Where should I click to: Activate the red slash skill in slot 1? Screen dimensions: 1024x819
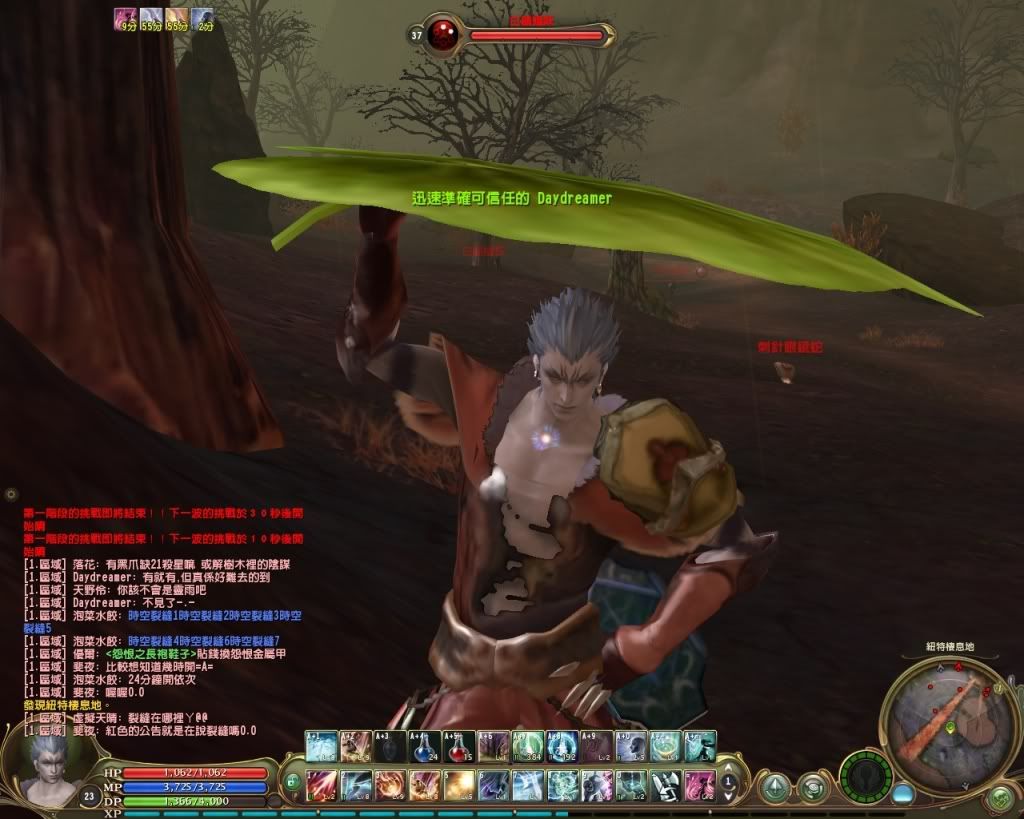coord(321,784)
